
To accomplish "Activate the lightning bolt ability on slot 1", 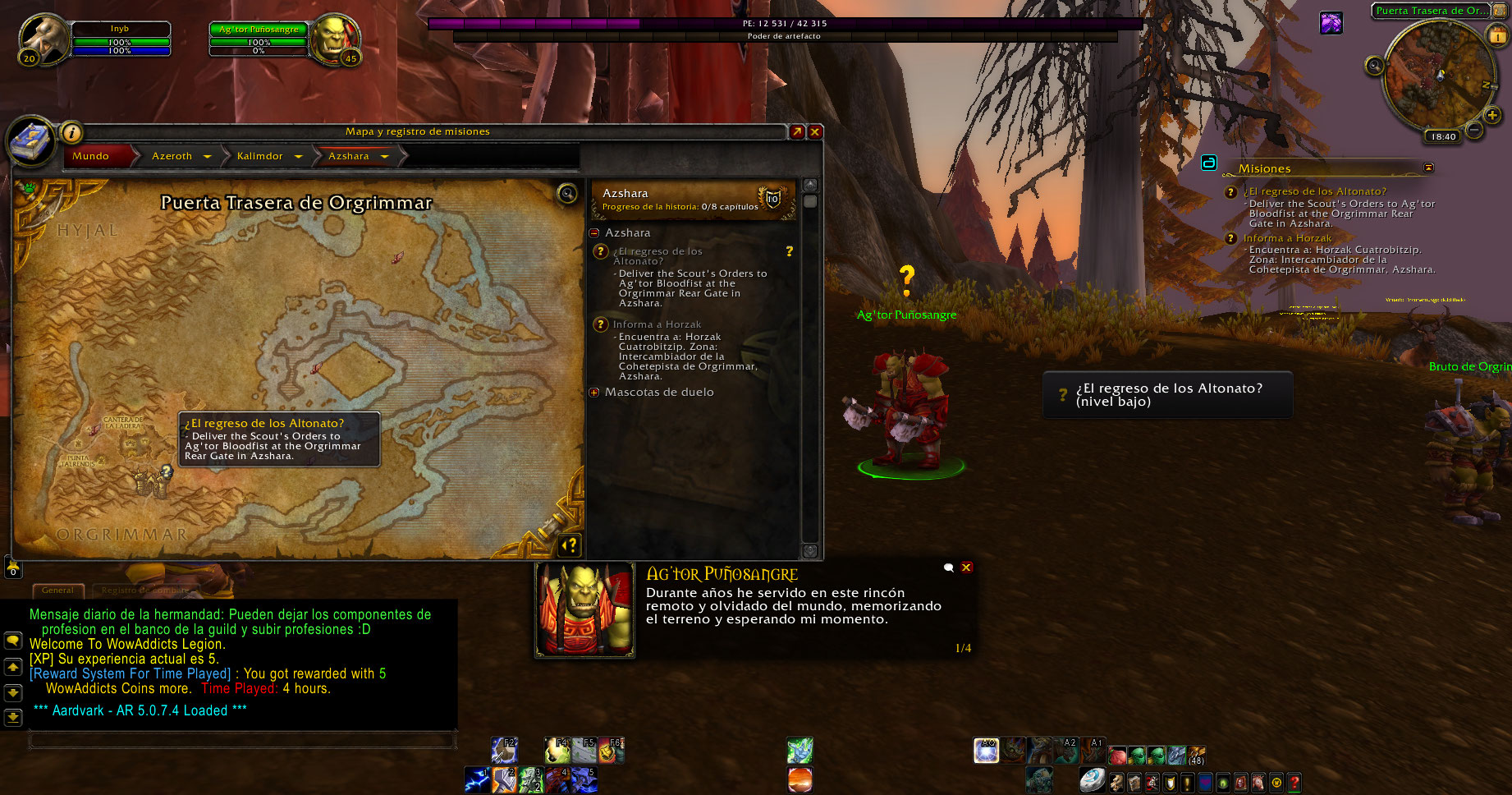I will [477, 779].
